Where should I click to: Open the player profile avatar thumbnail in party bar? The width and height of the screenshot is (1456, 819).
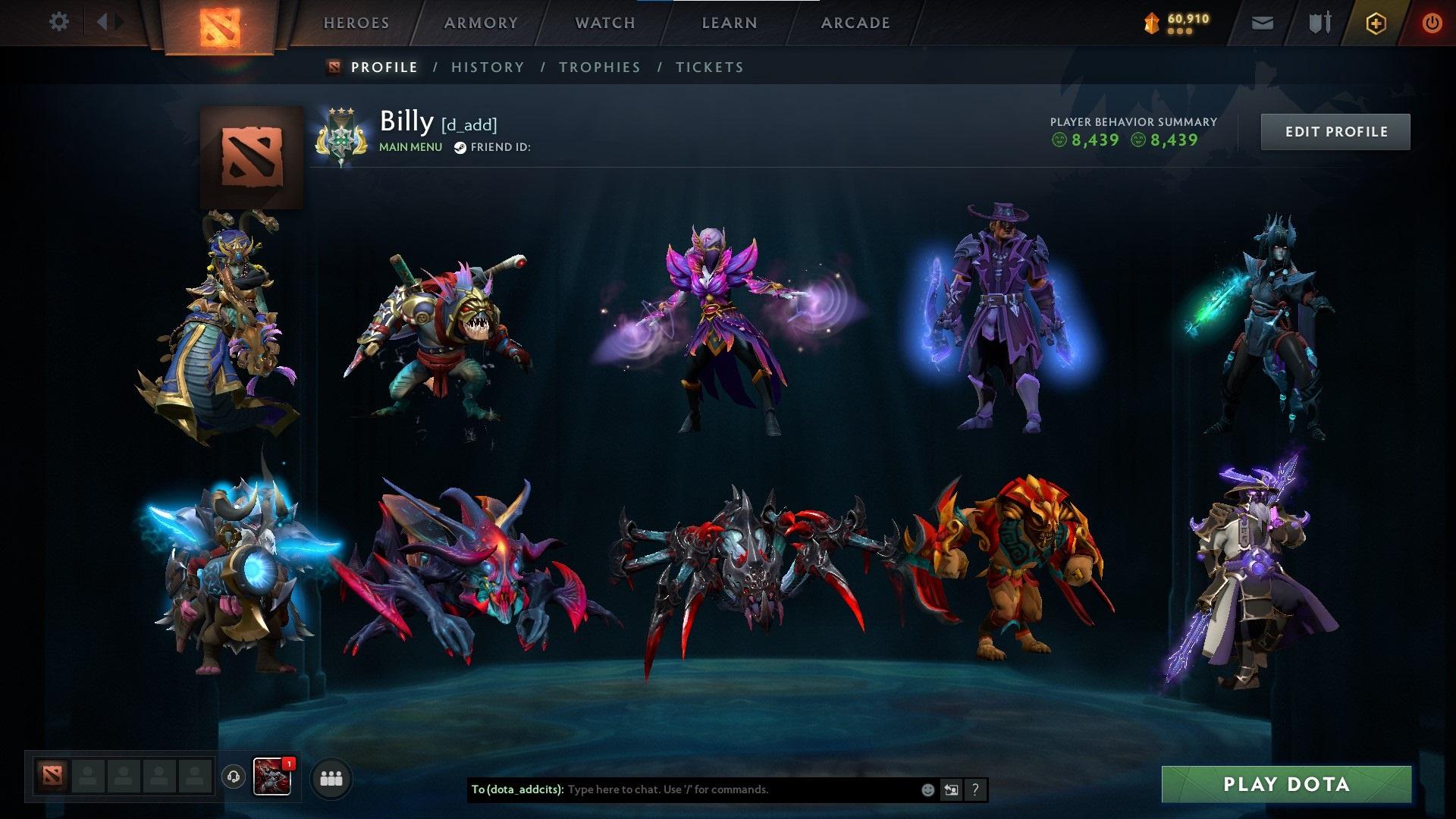point(271,776)
